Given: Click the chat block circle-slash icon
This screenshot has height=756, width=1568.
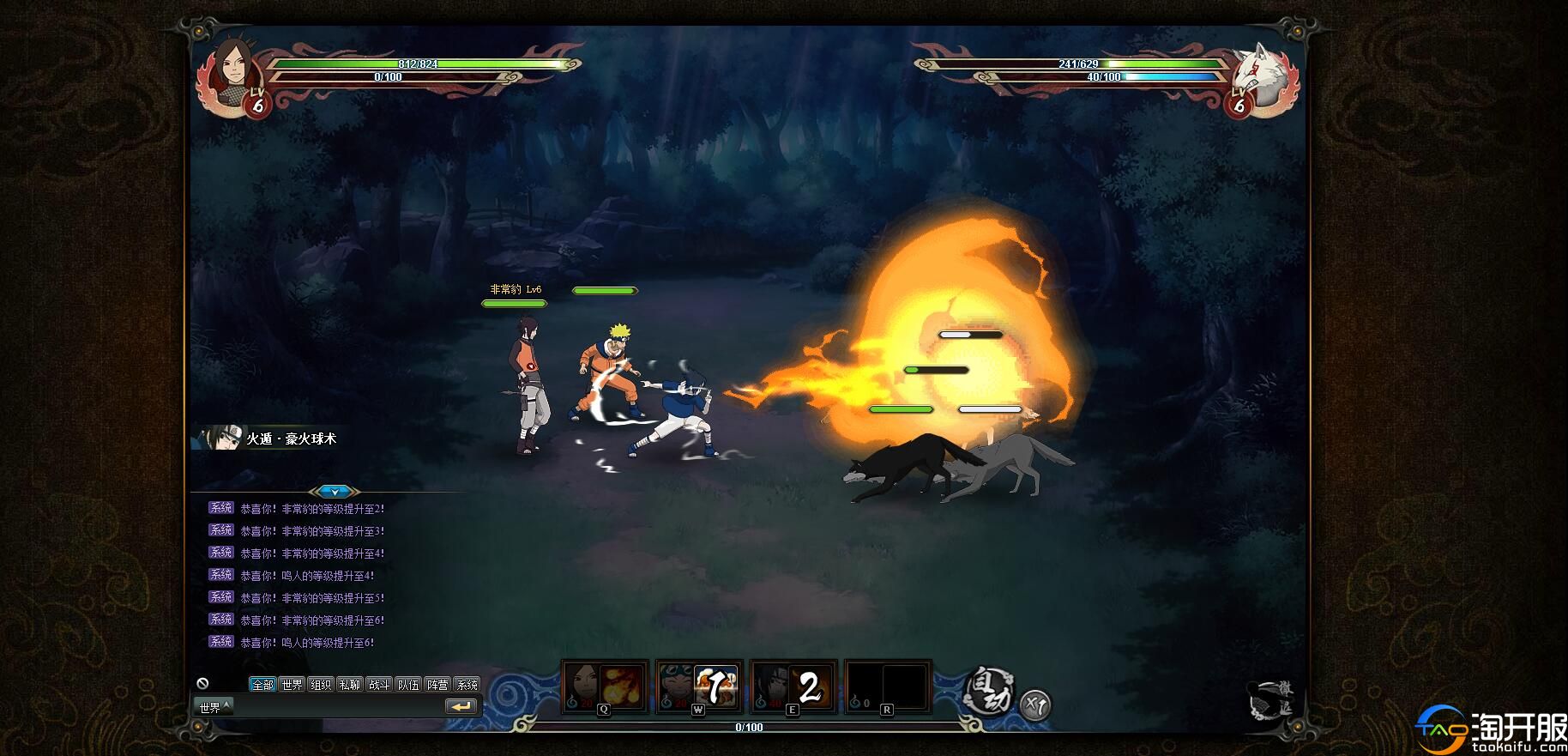Looking at the screenshot, I should click(x=202, y=683).
